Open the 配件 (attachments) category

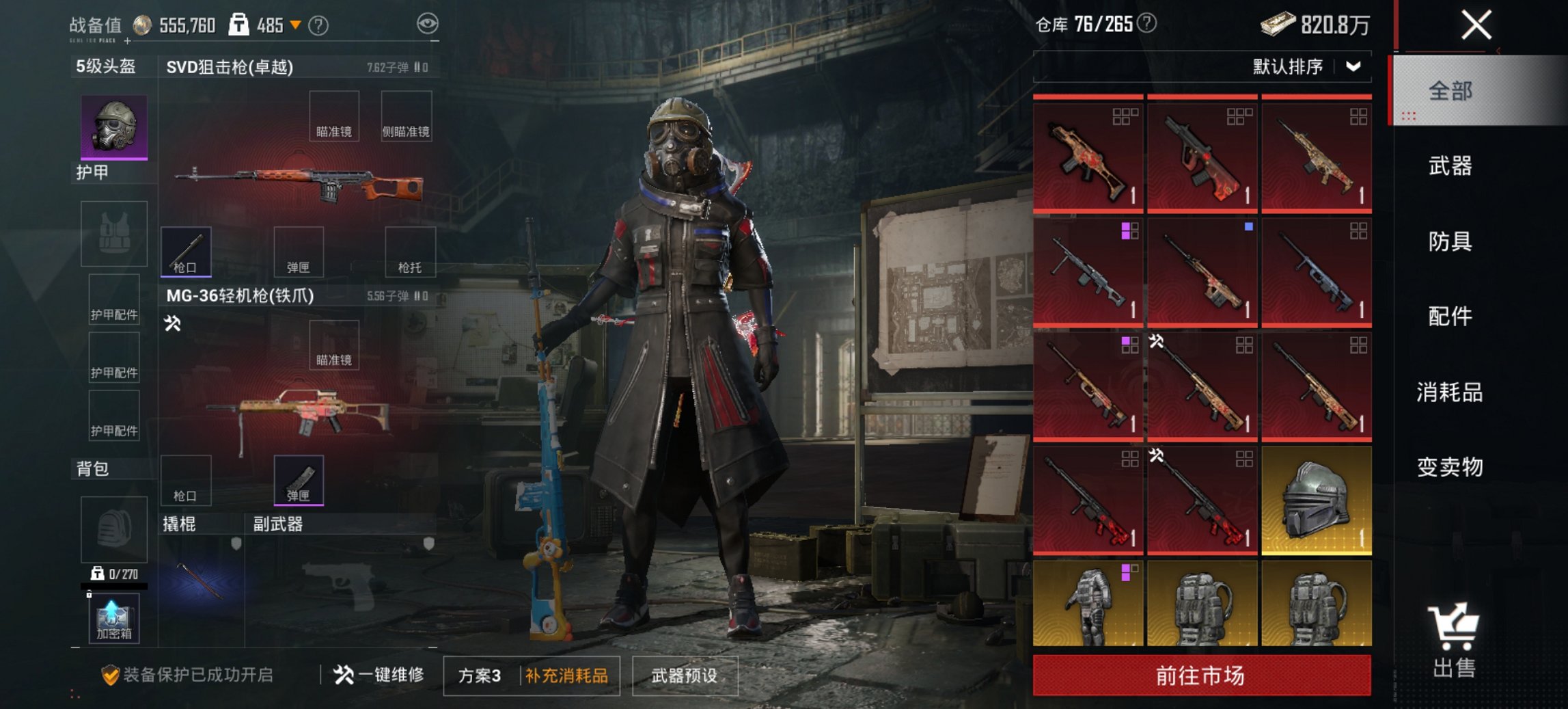click(1450, 317)
